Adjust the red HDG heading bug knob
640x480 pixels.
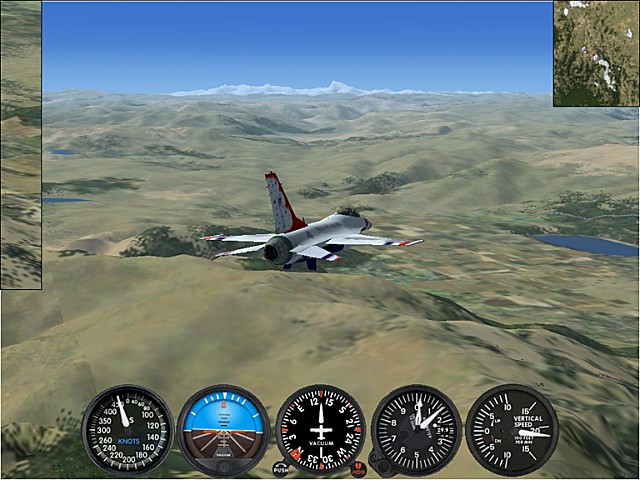click(359, 468)
